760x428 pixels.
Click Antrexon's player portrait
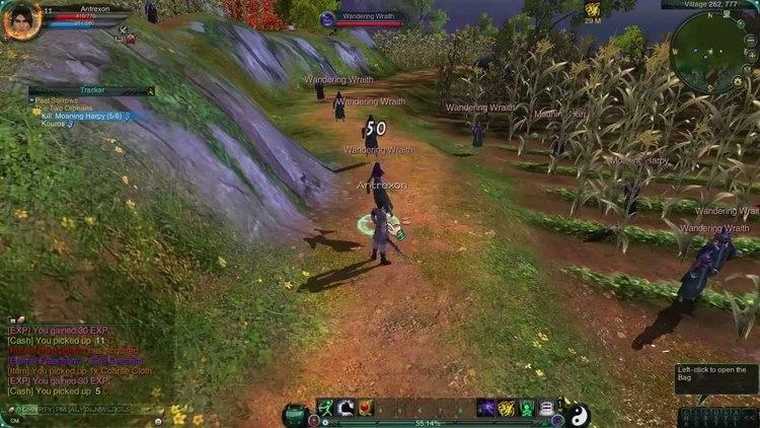pos(20,19)
